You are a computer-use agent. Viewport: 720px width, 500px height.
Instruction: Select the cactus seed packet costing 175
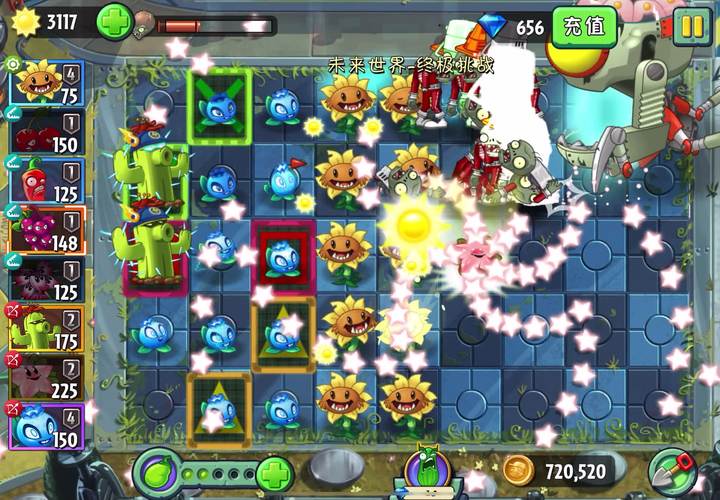(x=45, y=326)
